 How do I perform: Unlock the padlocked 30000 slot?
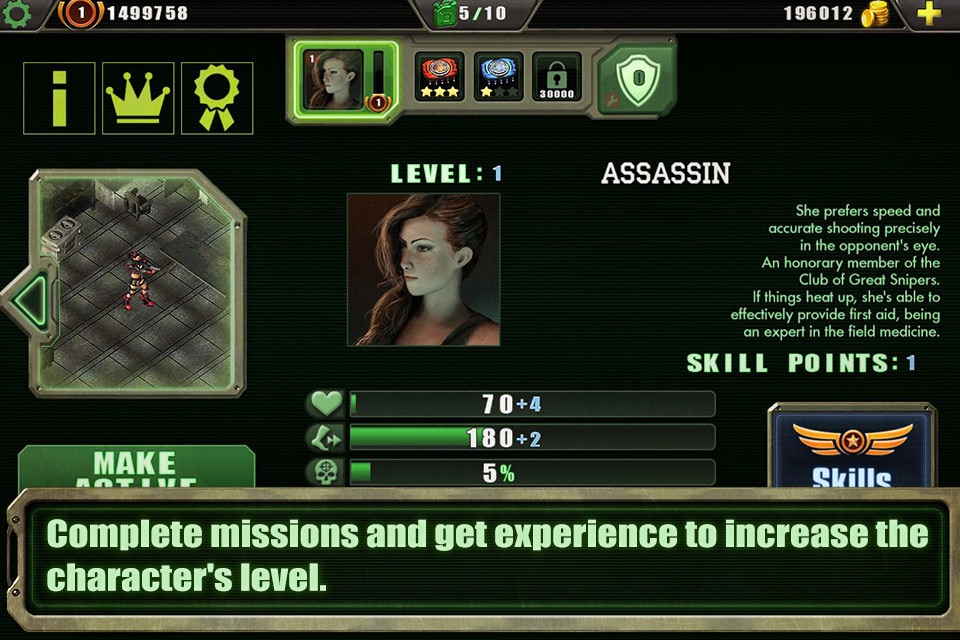[x=556, y=77]
